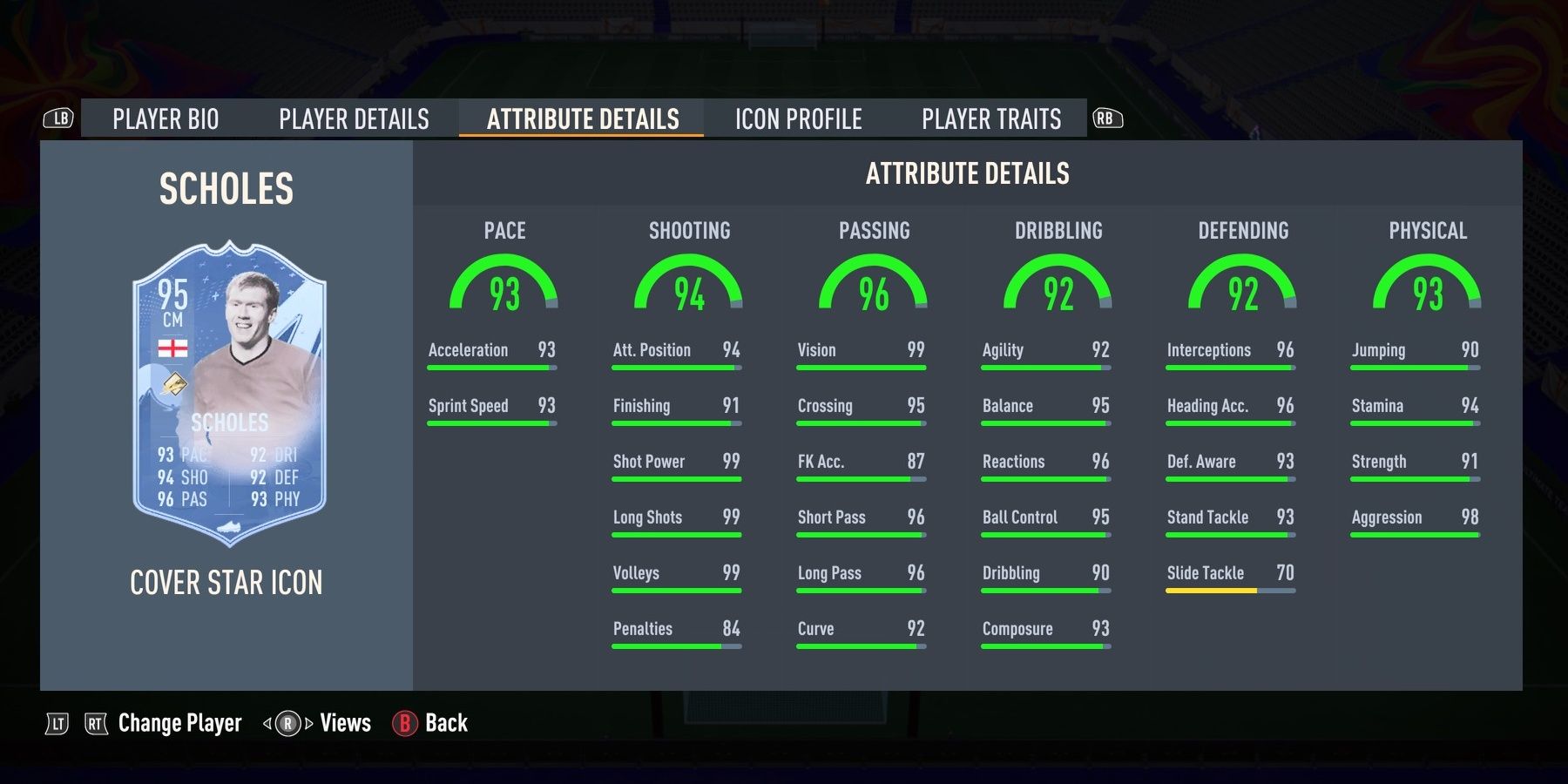This screenshot has width=1568, height=784.
Task: Click the Back label next to B
Action: 446,723
